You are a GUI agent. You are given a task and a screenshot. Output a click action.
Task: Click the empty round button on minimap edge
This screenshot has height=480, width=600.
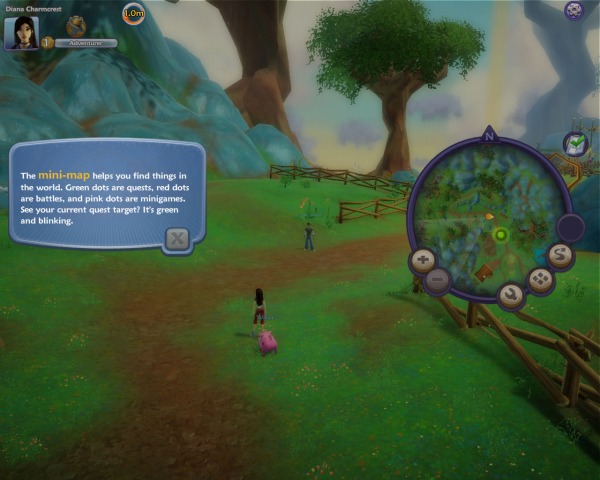point(570,227)
